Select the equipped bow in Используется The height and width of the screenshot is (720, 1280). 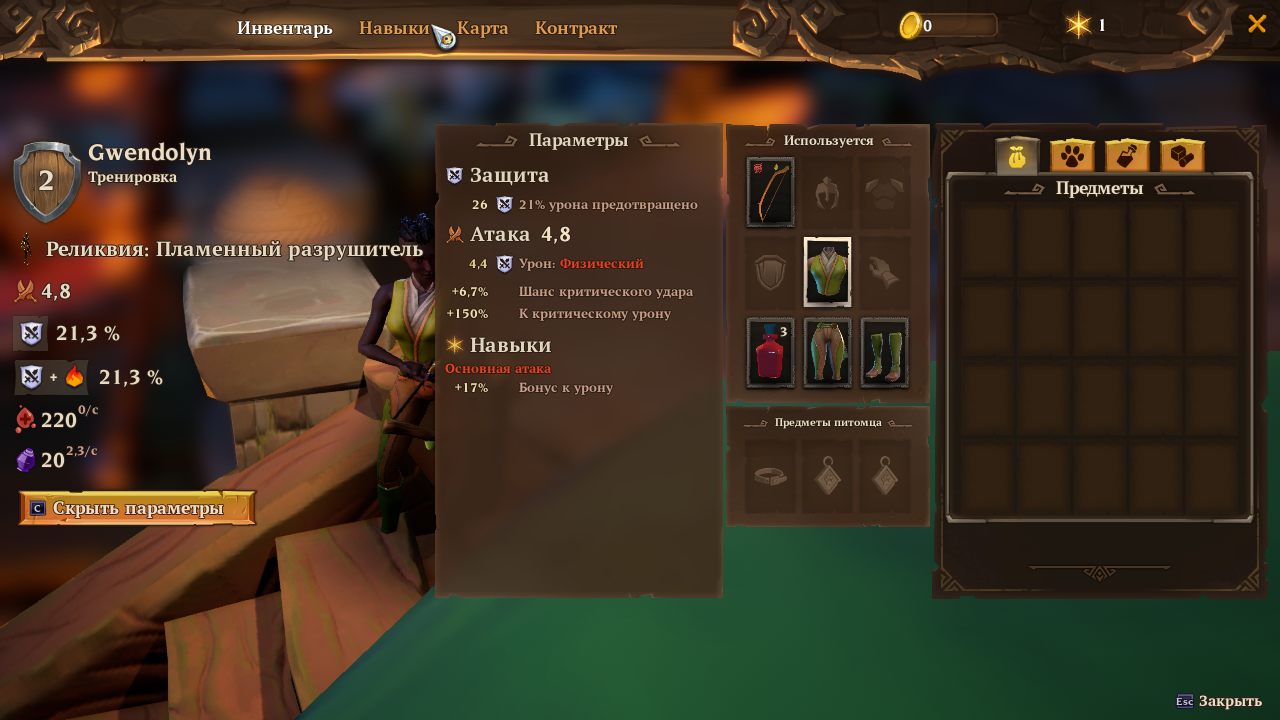769,190
